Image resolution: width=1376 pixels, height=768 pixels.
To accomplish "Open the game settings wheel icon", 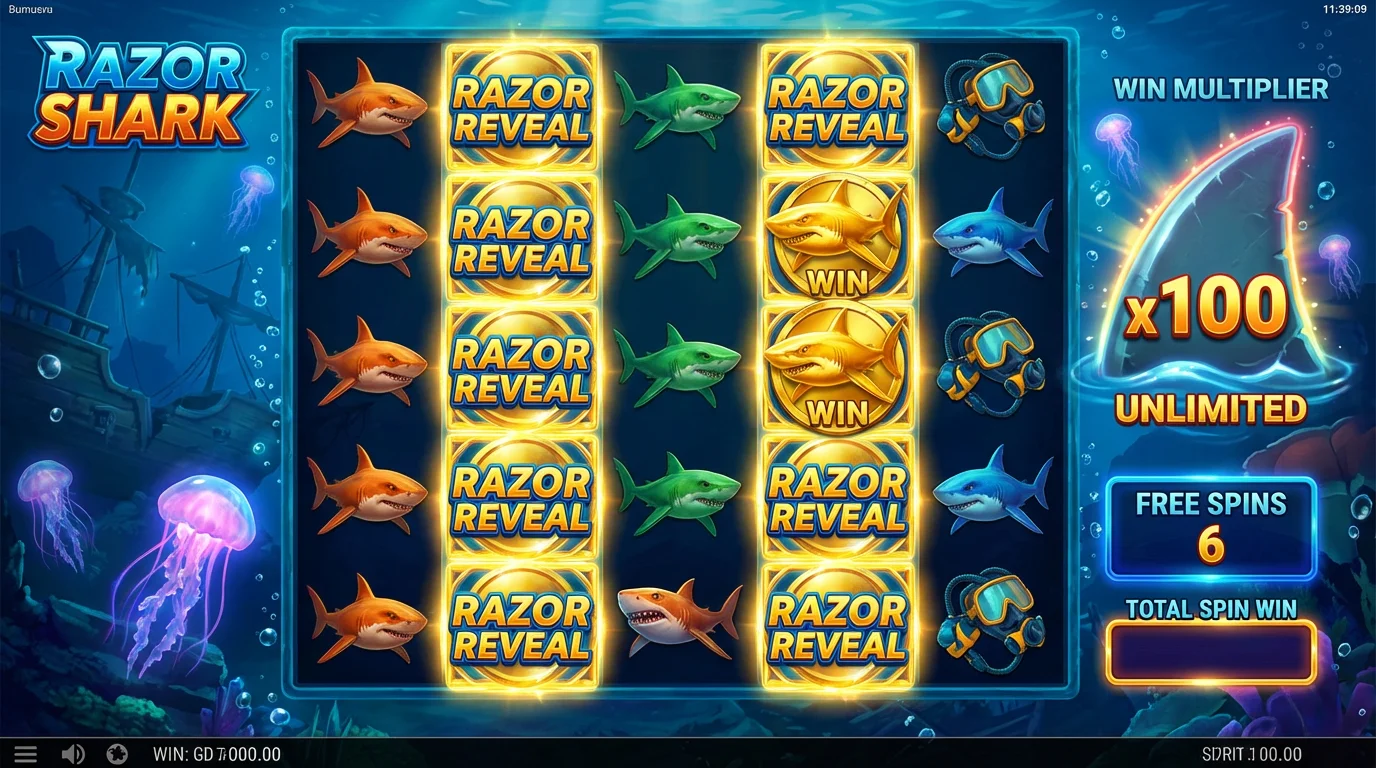I will (119, 753).
